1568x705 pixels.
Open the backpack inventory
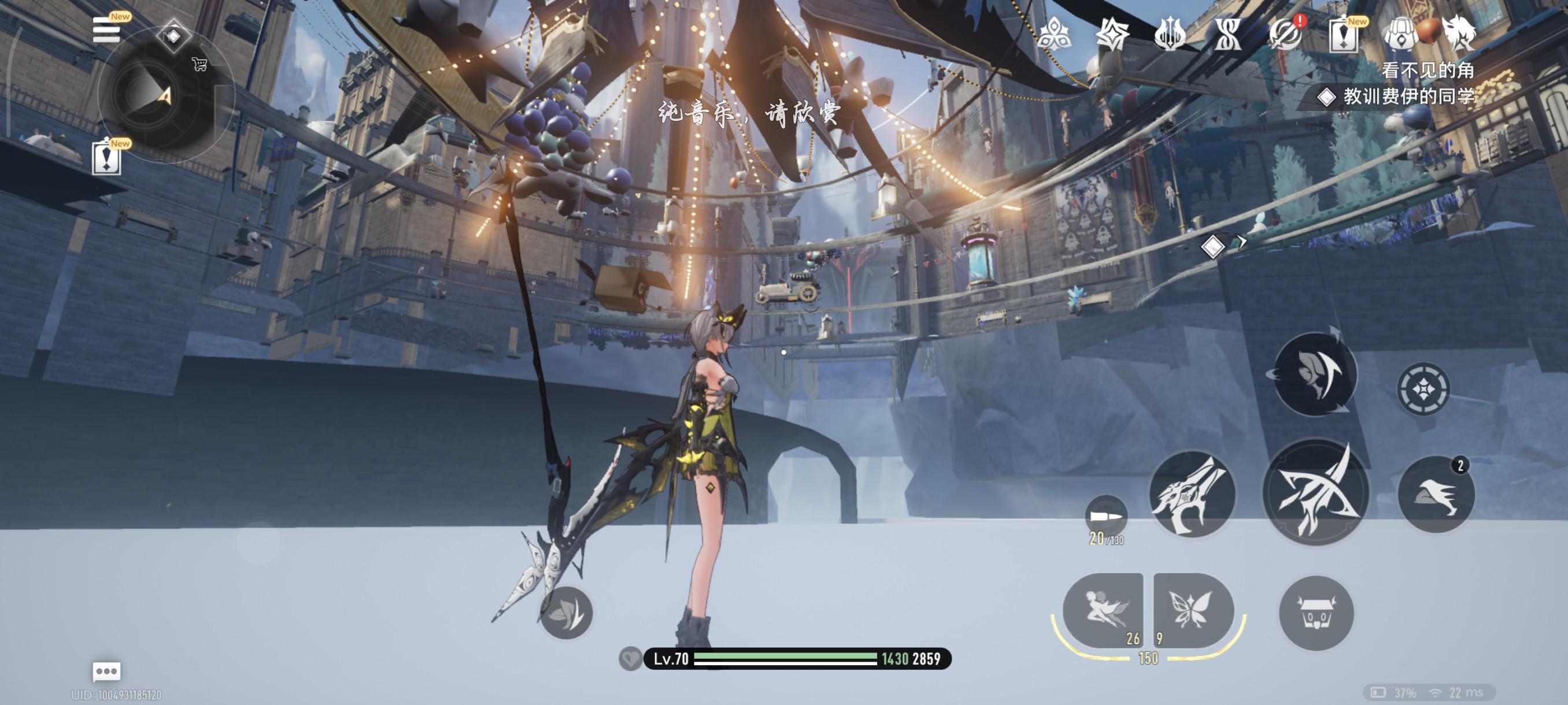1400,35
